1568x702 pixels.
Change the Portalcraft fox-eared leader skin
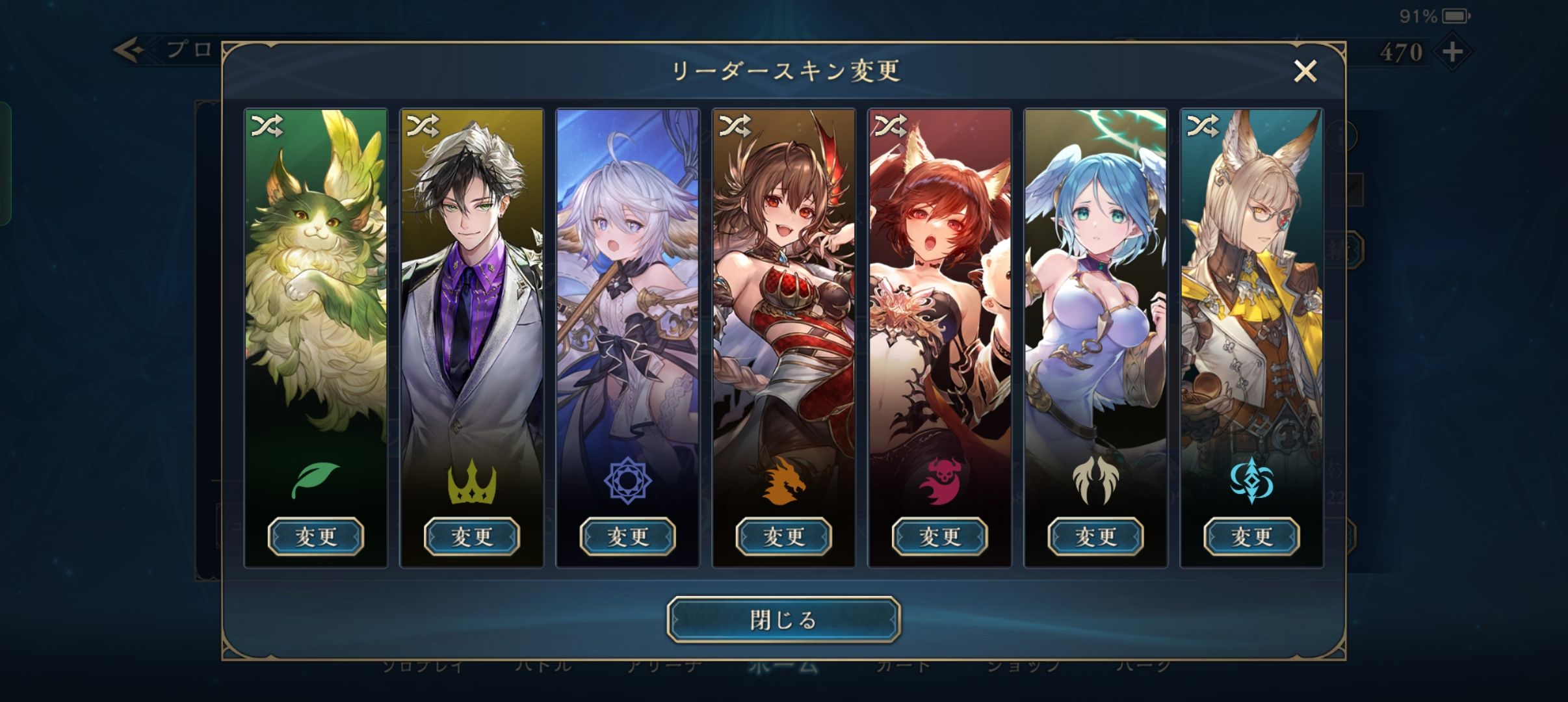click(1252, 536)
